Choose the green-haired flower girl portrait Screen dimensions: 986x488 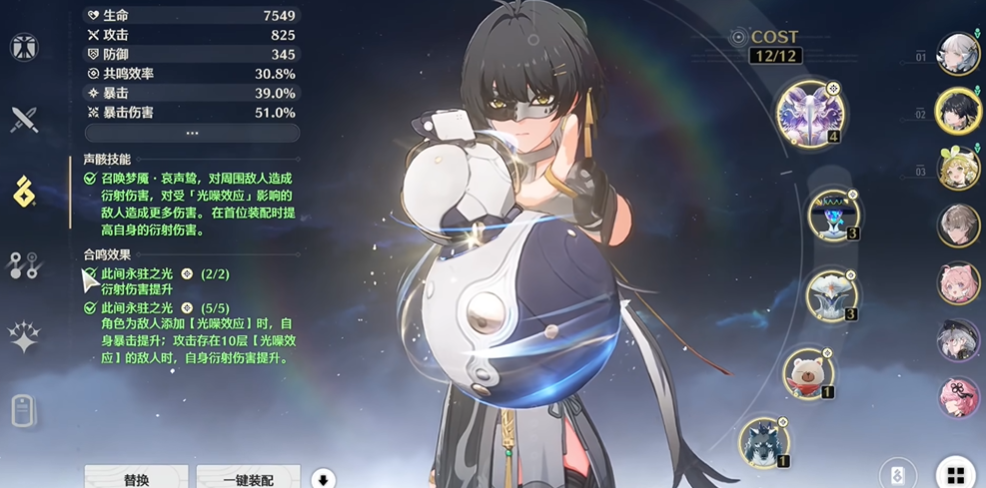point(957,168)
